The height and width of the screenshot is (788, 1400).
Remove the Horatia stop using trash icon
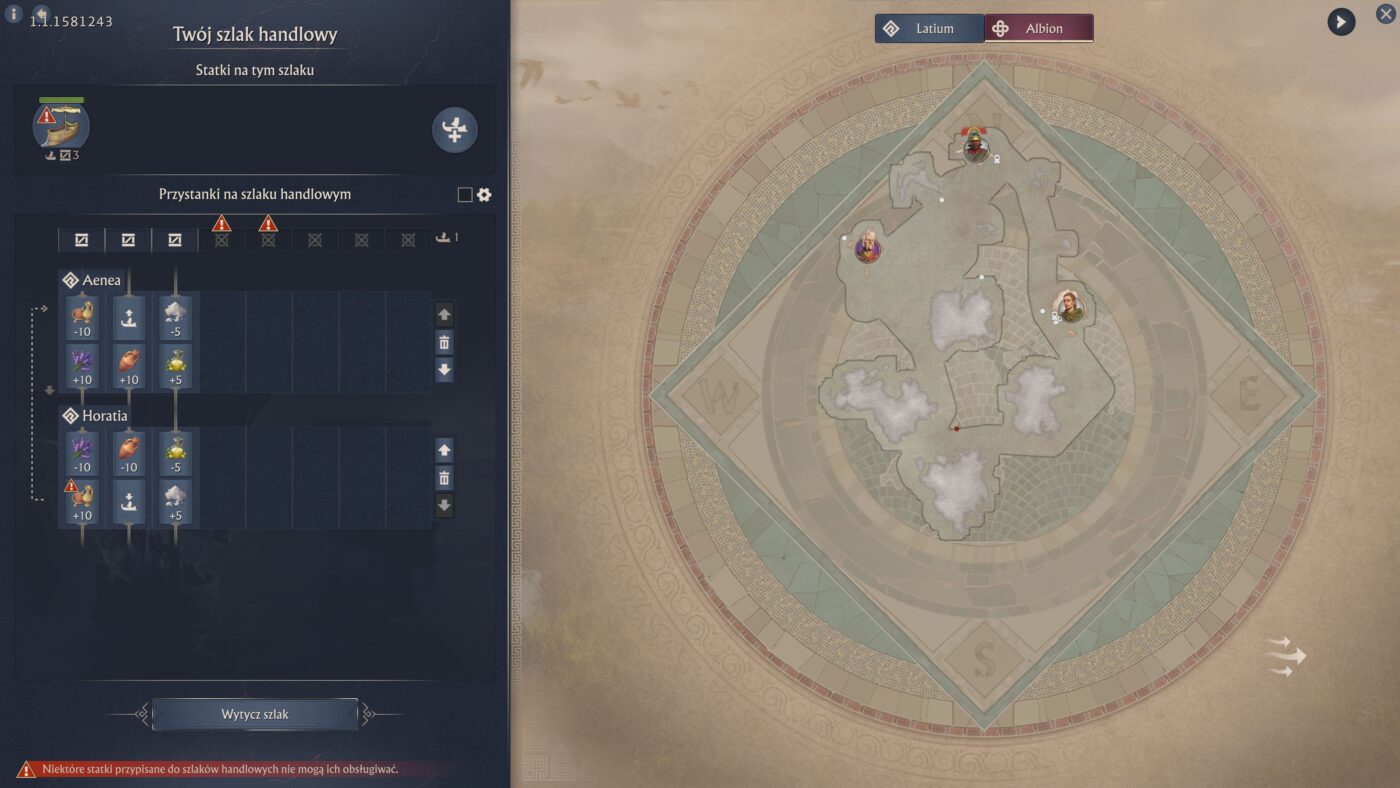445,478
